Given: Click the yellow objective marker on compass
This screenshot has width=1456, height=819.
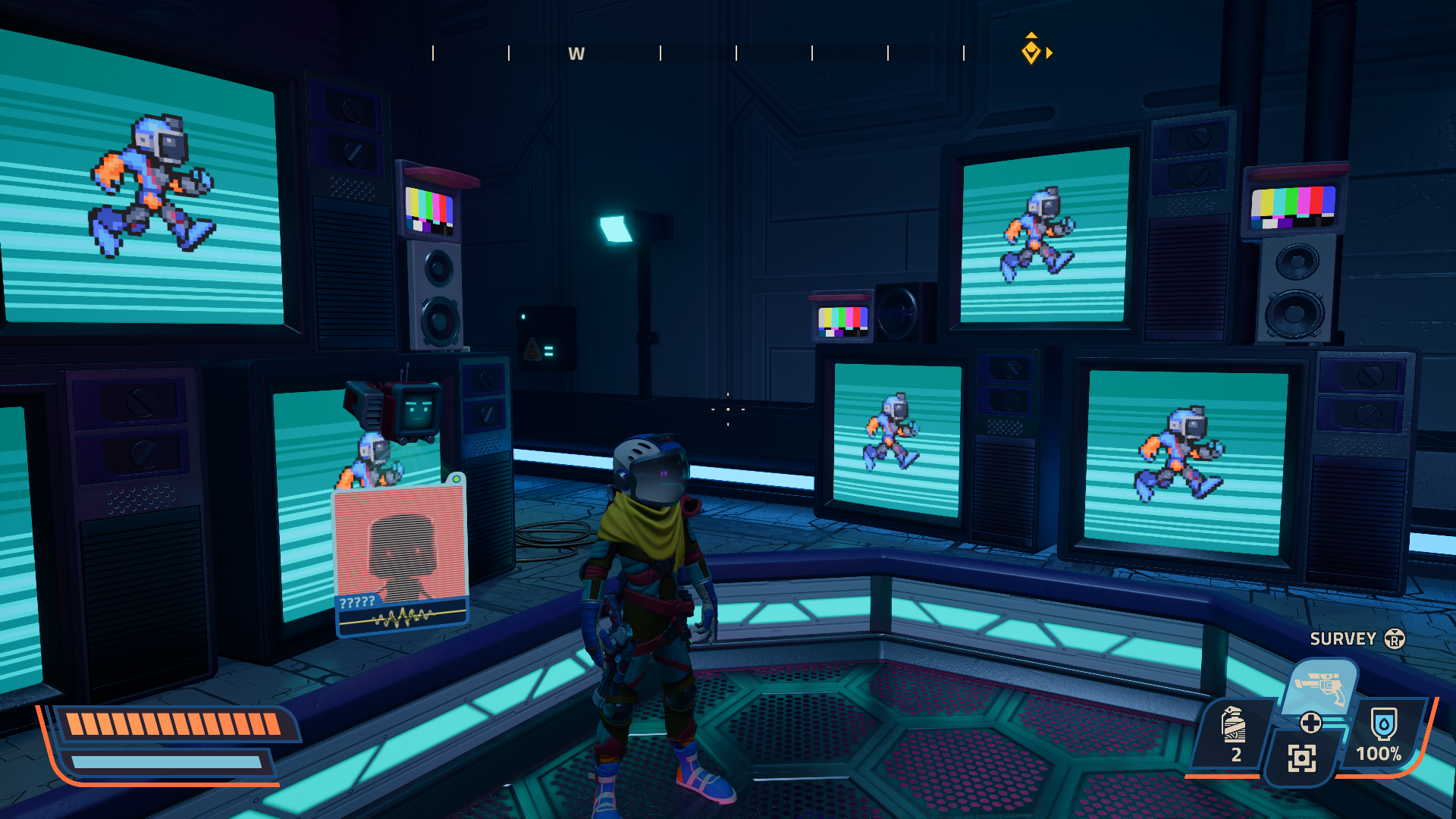Looking at the screenshot, I should pyautogui.click(x=1031, y=51).
